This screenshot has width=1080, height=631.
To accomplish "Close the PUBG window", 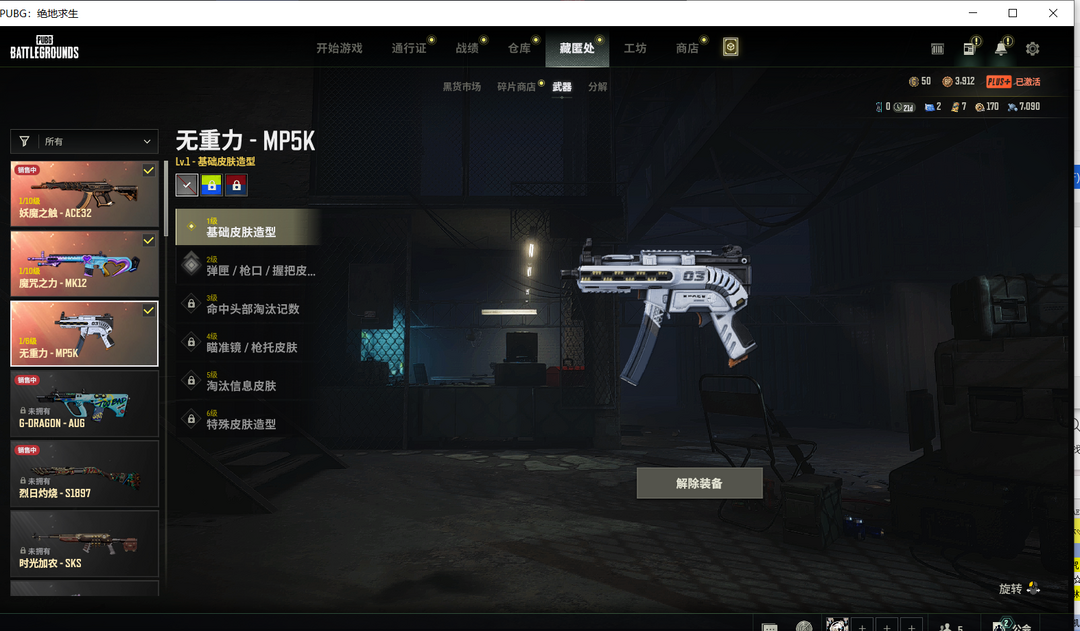I will [x=1053, y=13].
